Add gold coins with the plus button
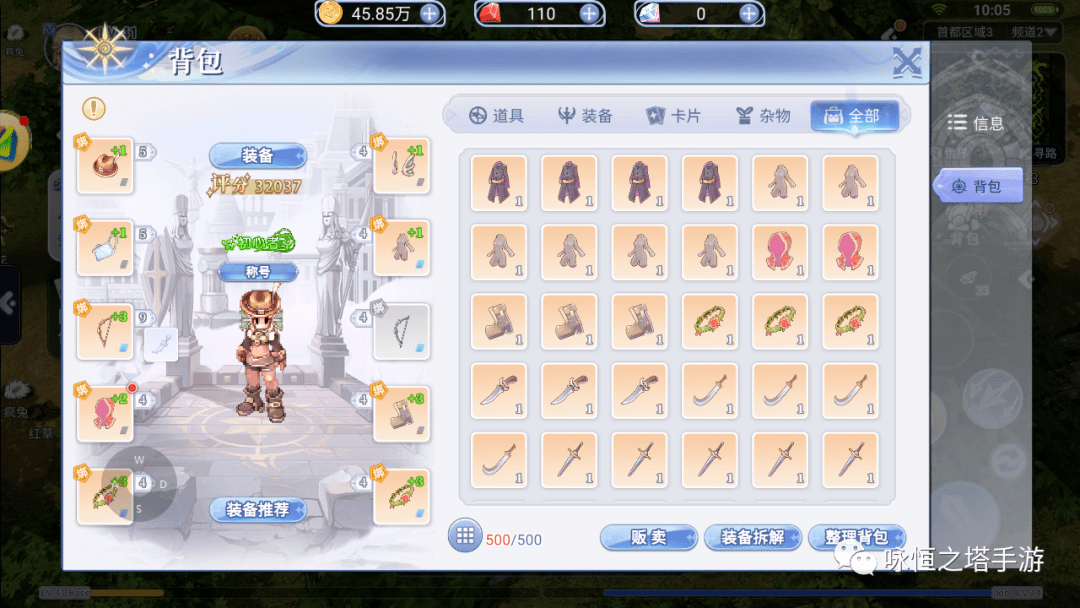The image size is (1080, 608). click(x=429, y=13)
